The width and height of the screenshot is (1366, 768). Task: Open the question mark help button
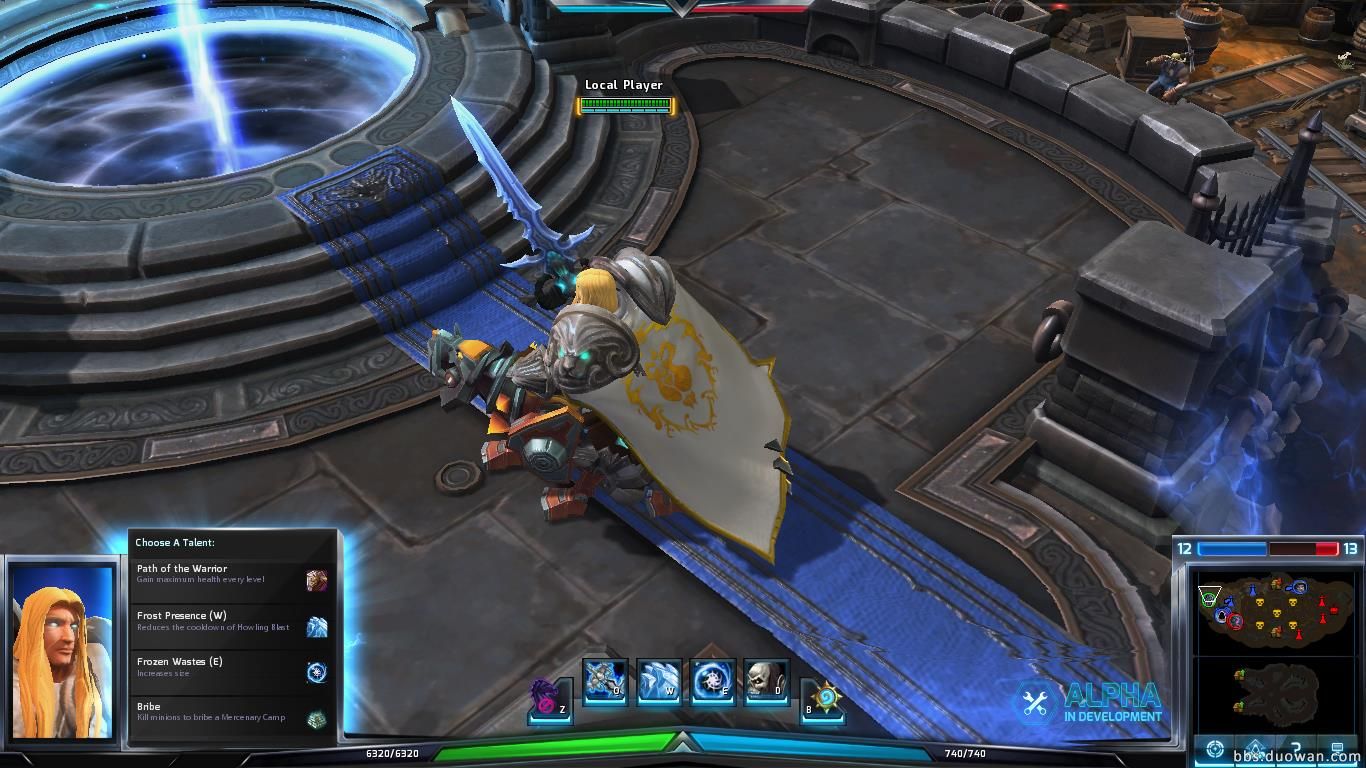click(x=1296, y=750)
